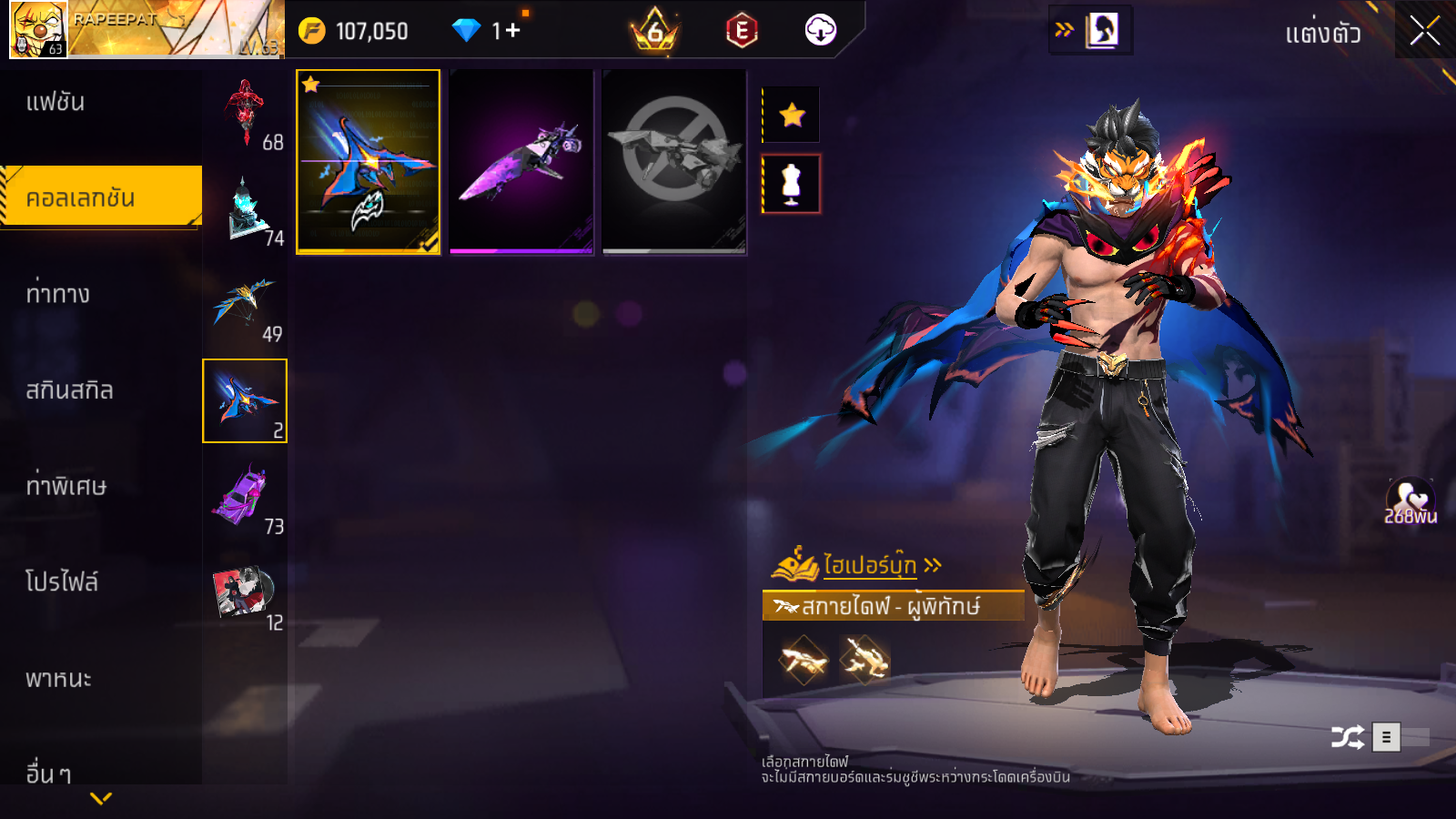This screenshot has height=819, width=1456.
Task: Open the player profile avatar
Action: (x=38, y=30)
